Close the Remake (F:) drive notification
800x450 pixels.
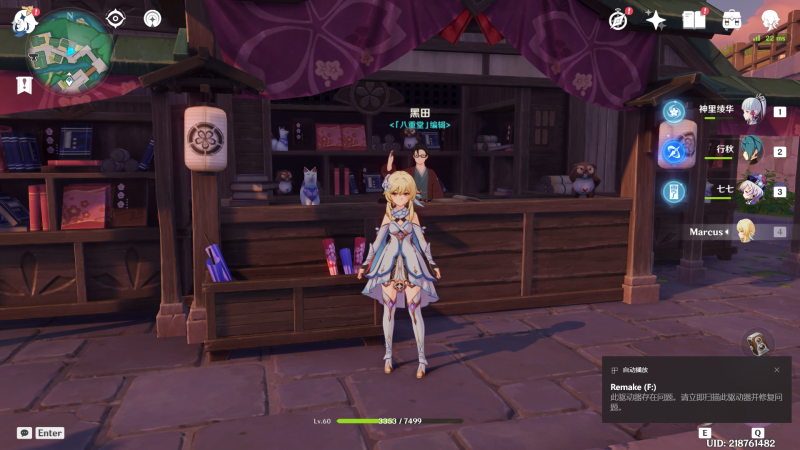776,369
